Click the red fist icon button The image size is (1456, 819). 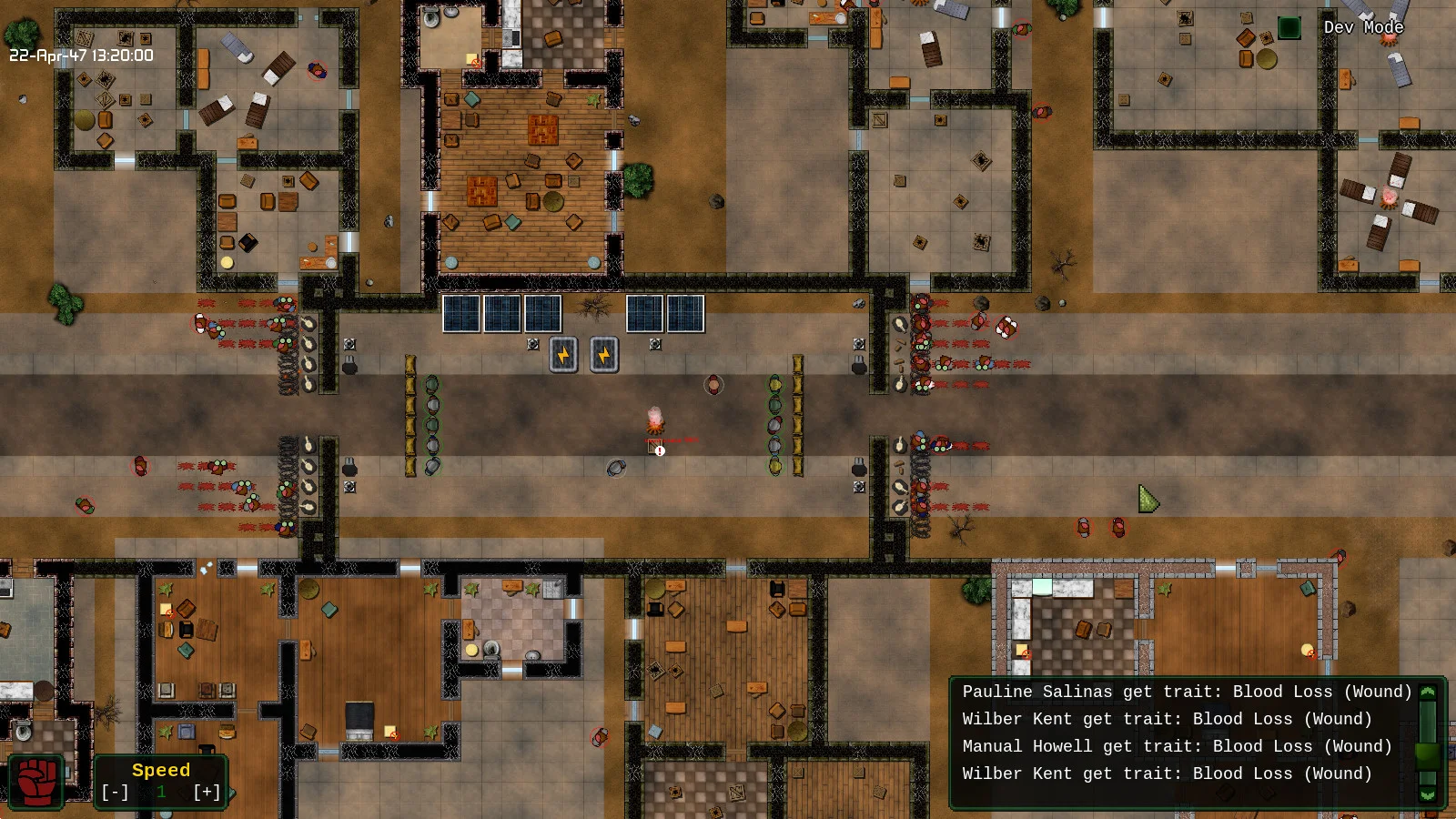[36, 782]
